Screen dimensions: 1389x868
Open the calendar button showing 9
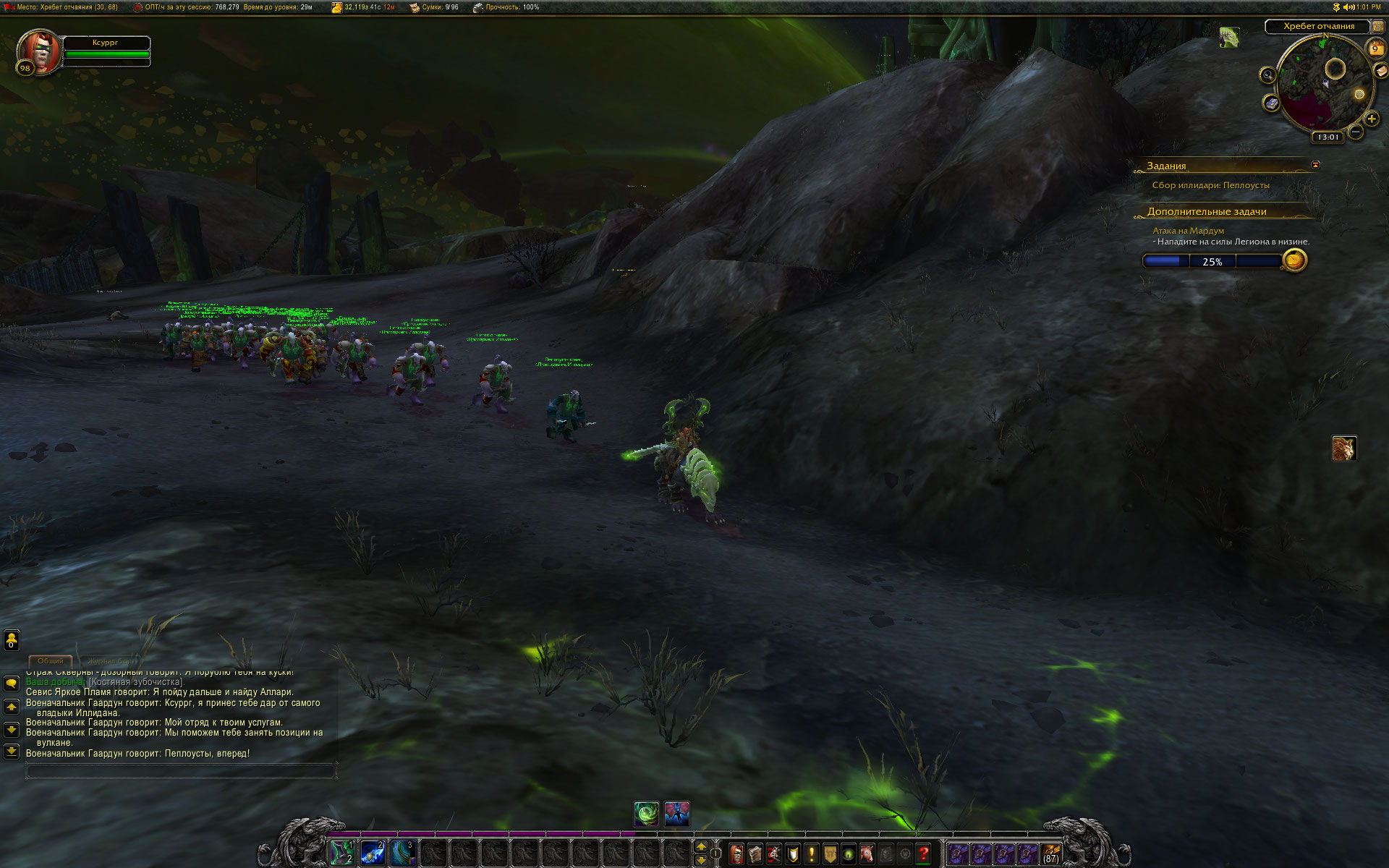click(x=1375, y=49)
